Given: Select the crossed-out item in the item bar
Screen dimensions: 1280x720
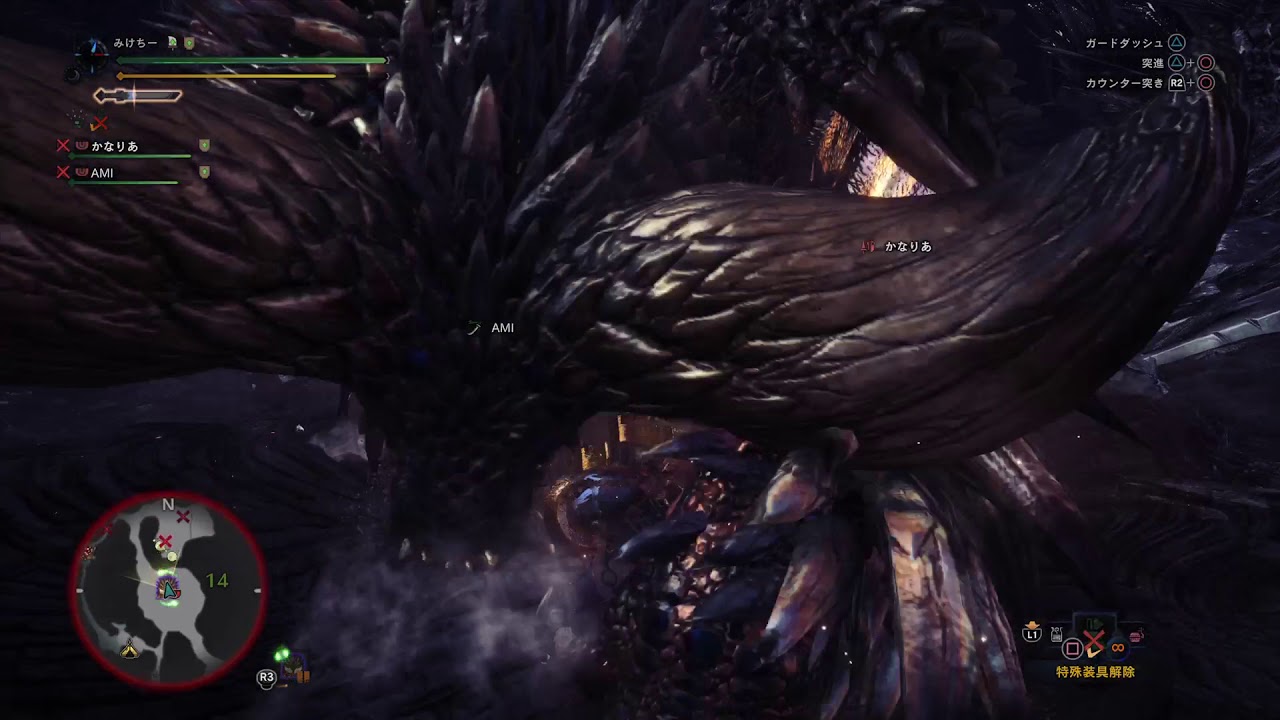Looking at the screenshot, I should (x=1093, y=640).
